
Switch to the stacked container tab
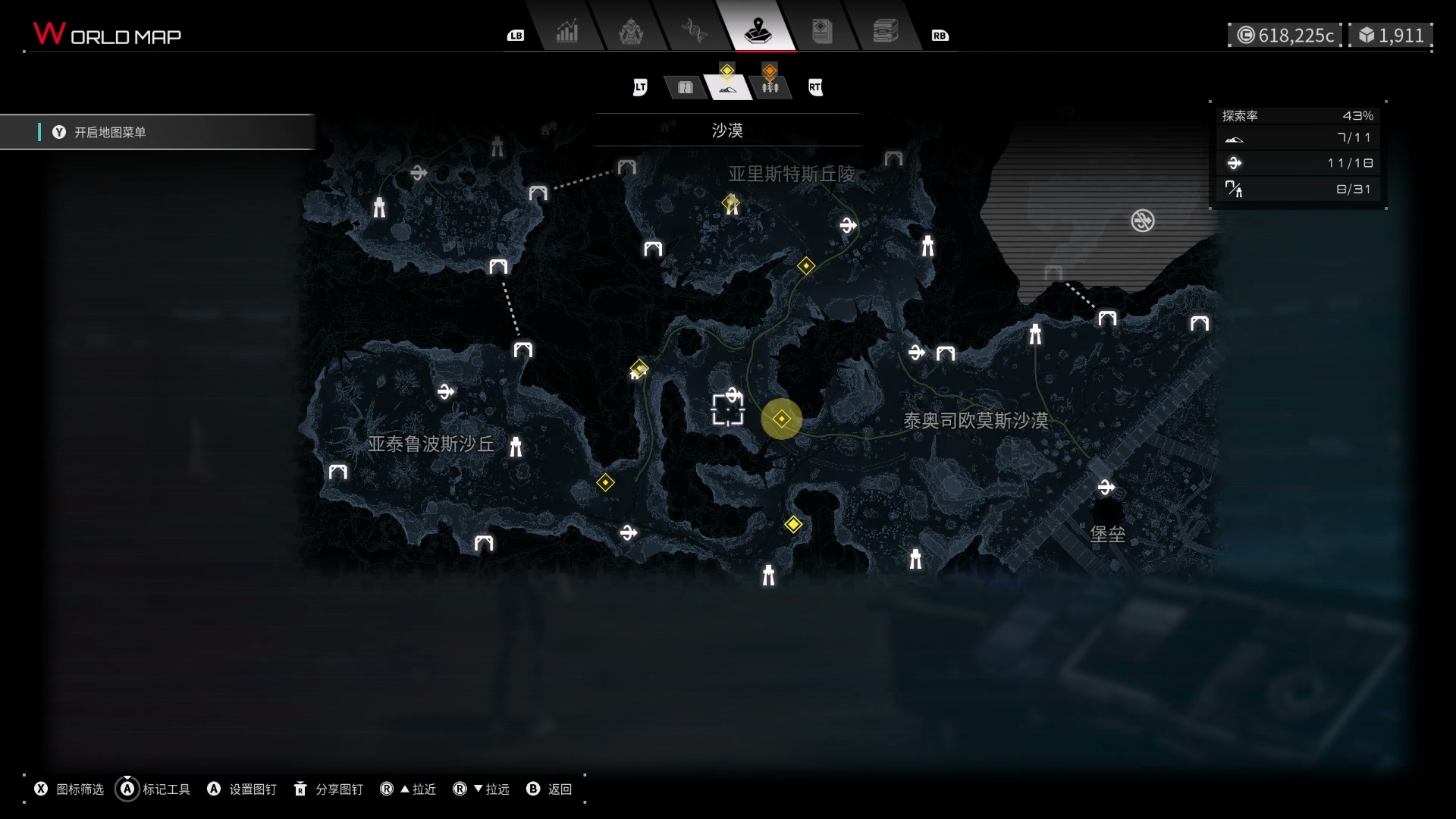point(885,32)
